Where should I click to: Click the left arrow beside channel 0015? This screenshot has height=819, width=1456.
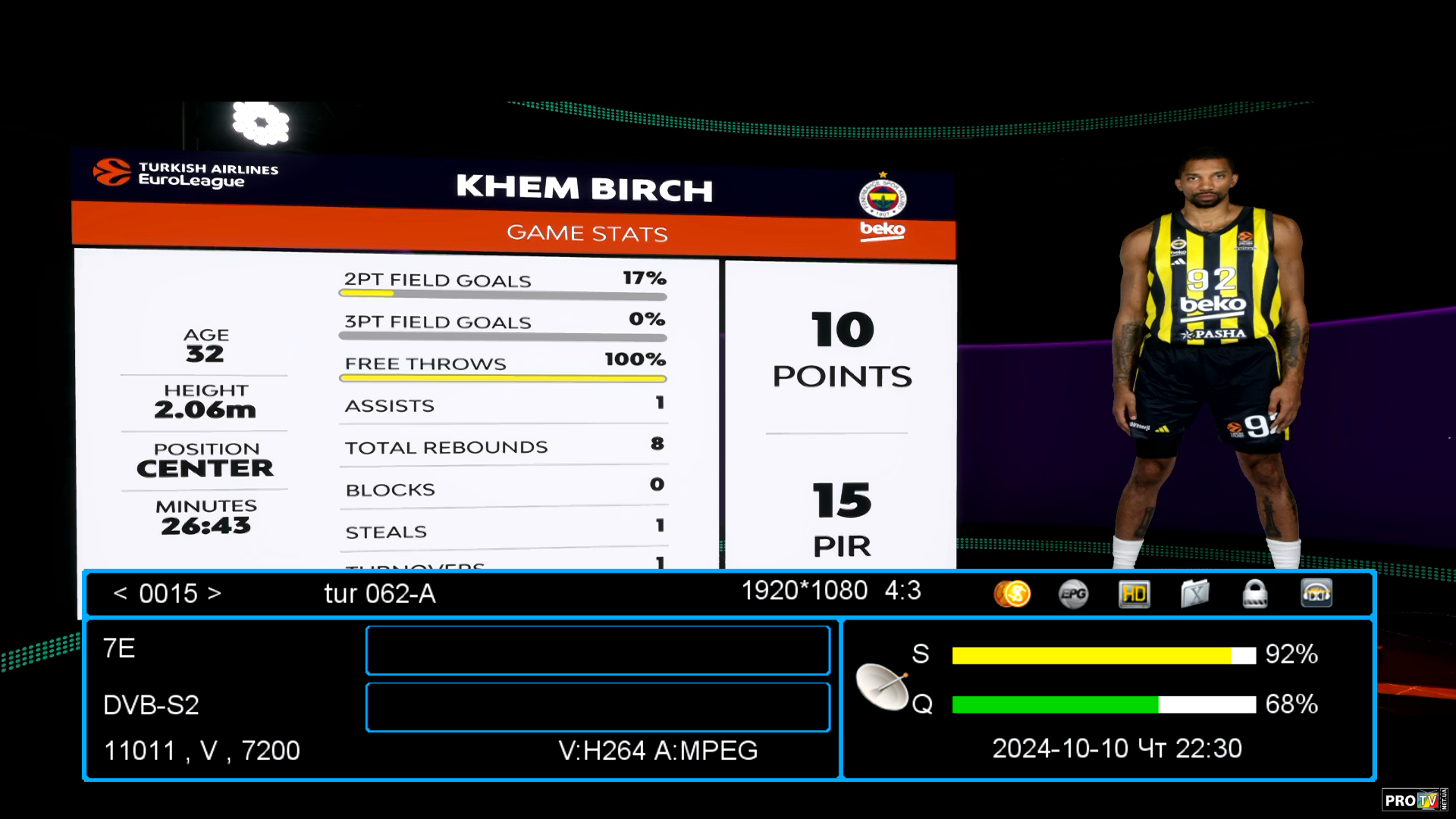120,593
